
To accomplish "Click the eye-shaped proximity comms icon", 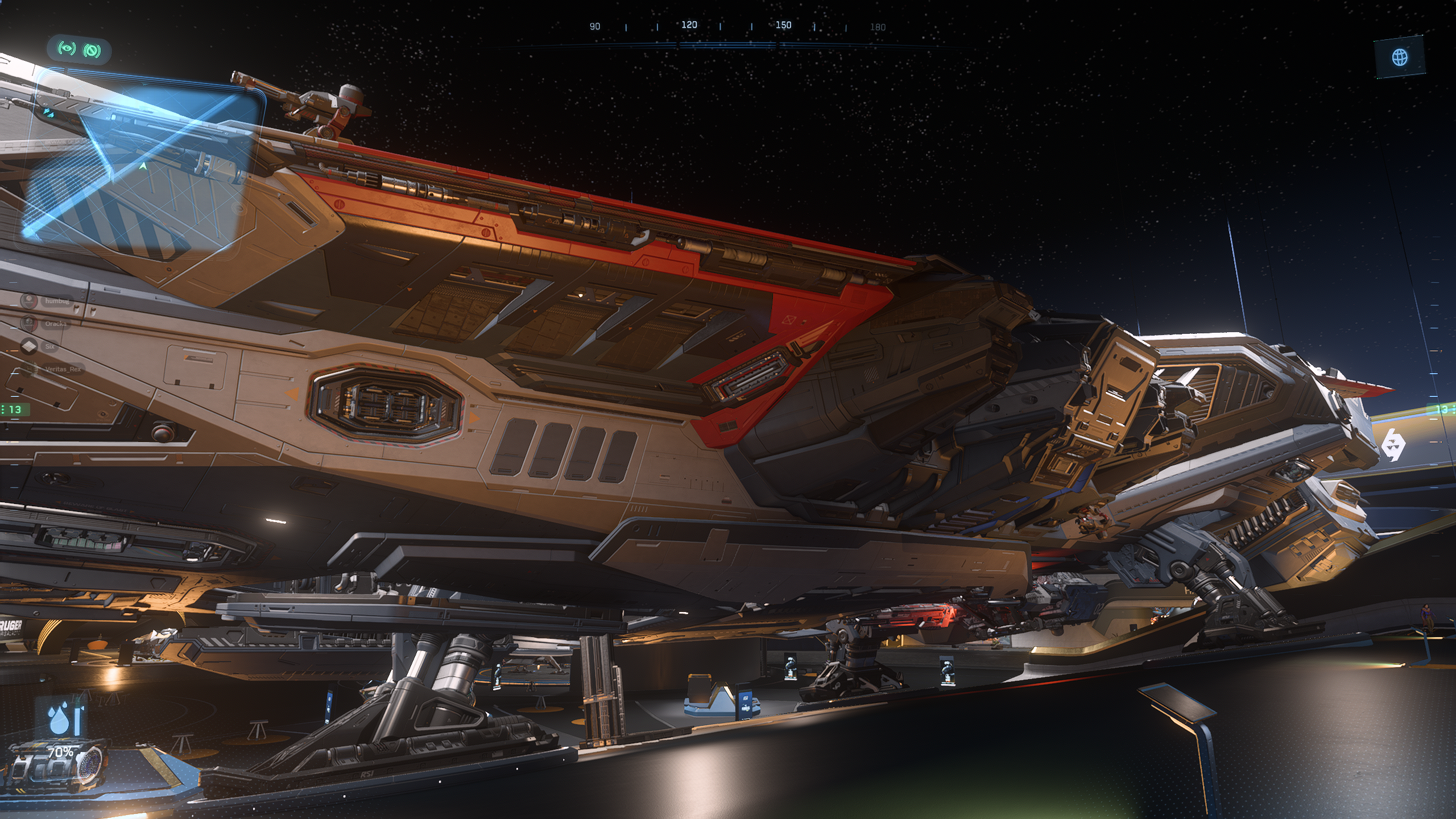I will tap(67, 49).
